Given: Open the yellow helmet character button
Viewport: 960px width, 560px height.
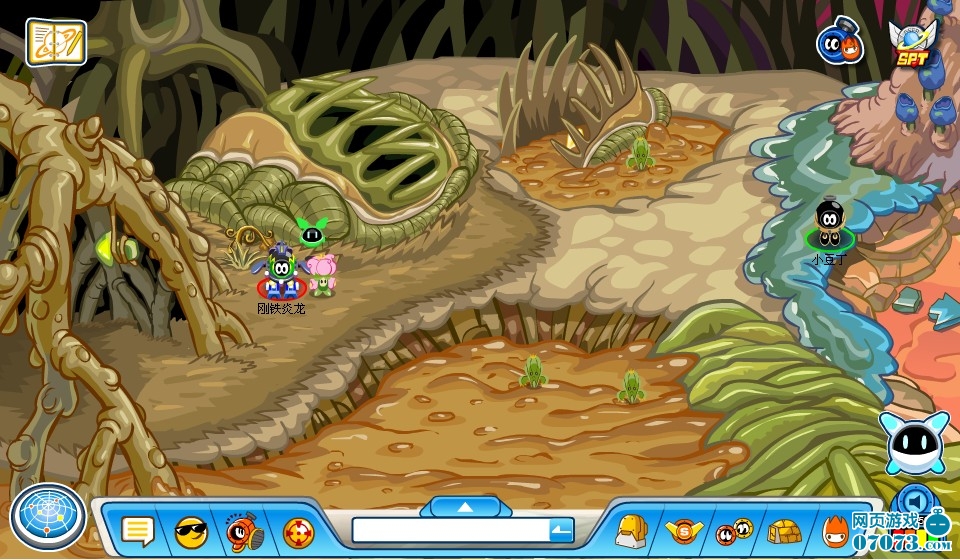Looking at the screenshot, I should coord(631,530).
